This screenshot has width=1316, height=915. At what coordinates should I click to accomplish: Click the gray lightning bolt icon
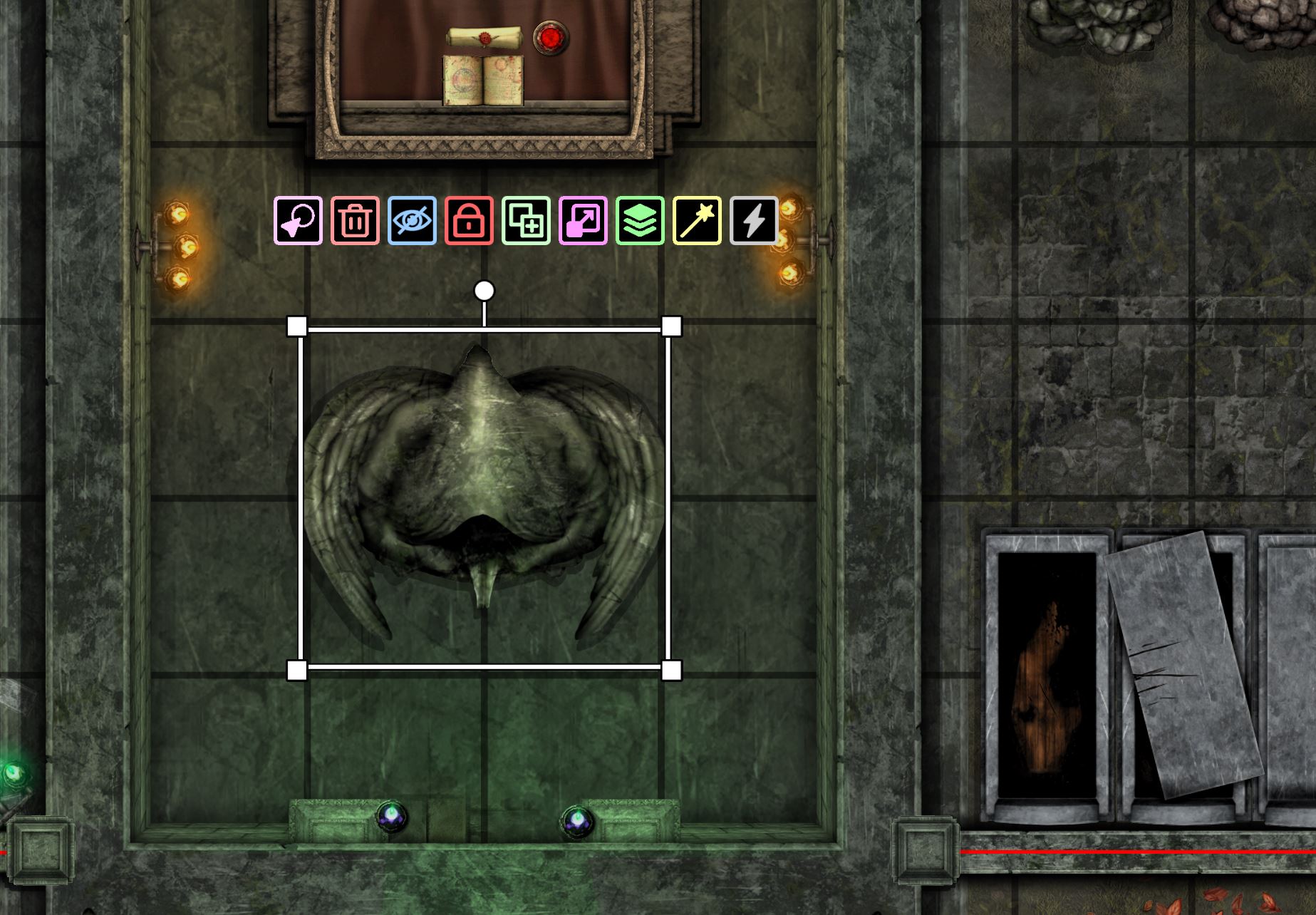(754, 221)
